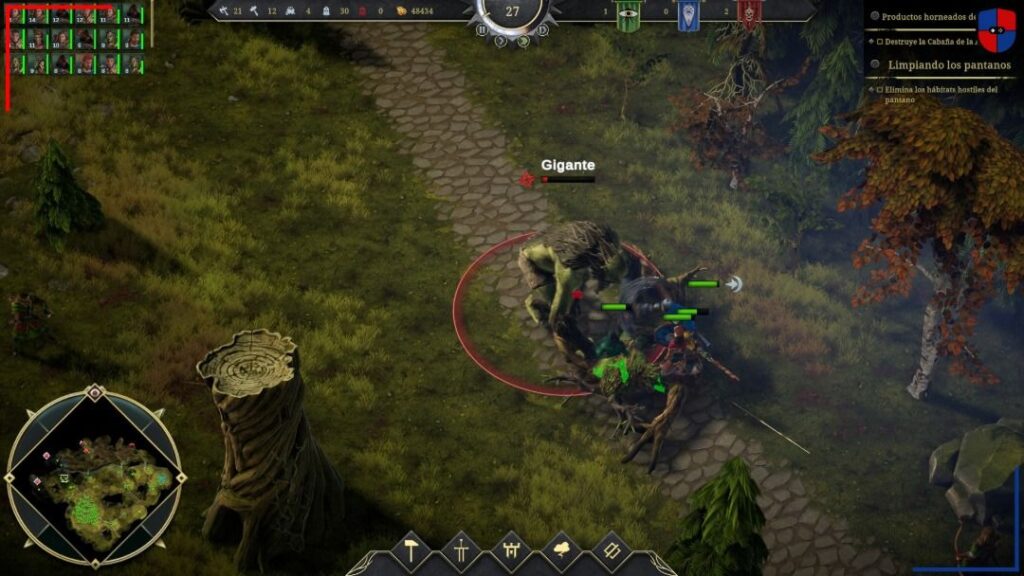The image size is (1024, 576).
Task: Select the Gigante enemy name label
Action: (x=568, y=165)
